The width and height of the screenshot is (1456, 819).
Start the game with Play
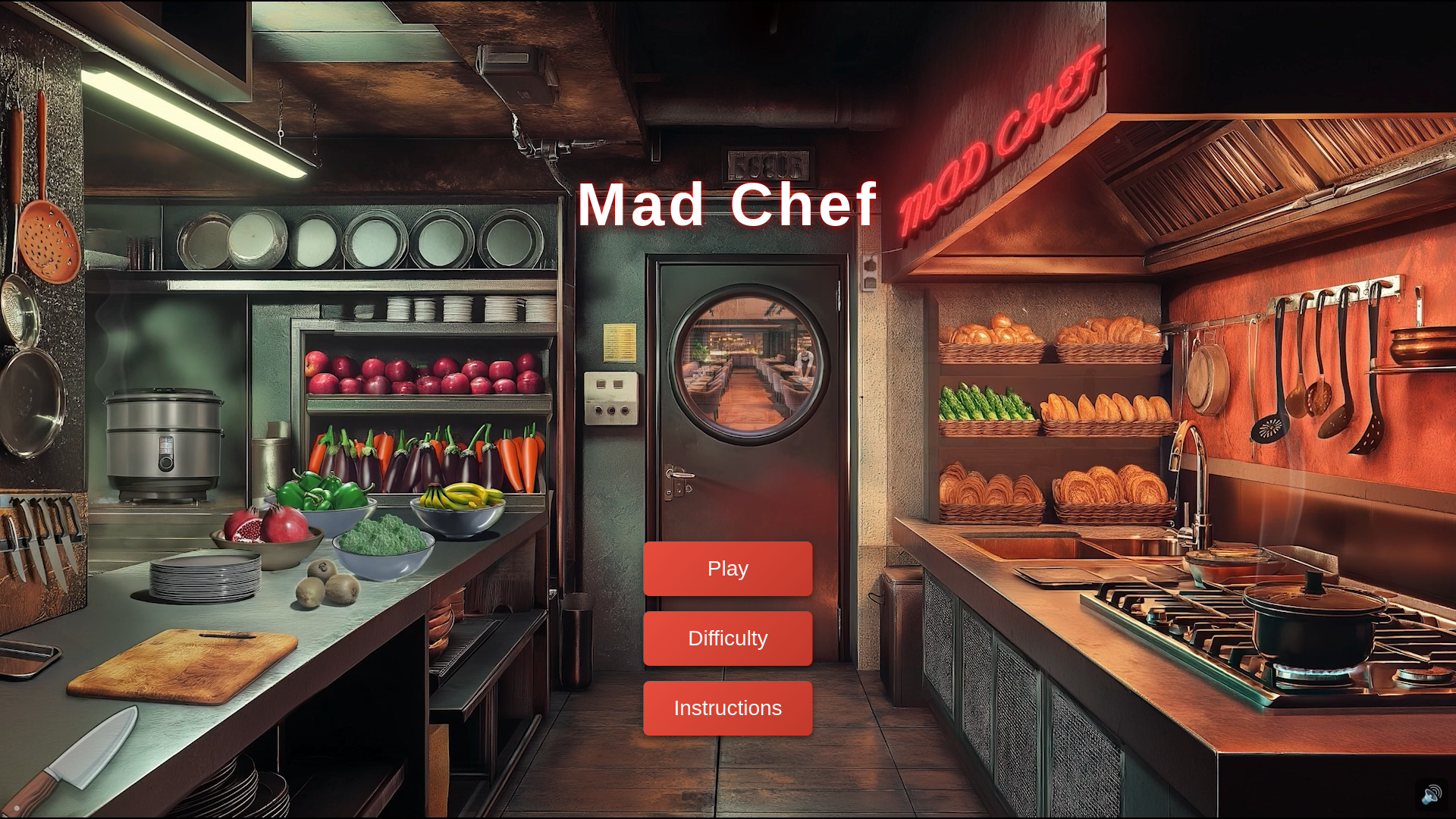coord(727,569)
